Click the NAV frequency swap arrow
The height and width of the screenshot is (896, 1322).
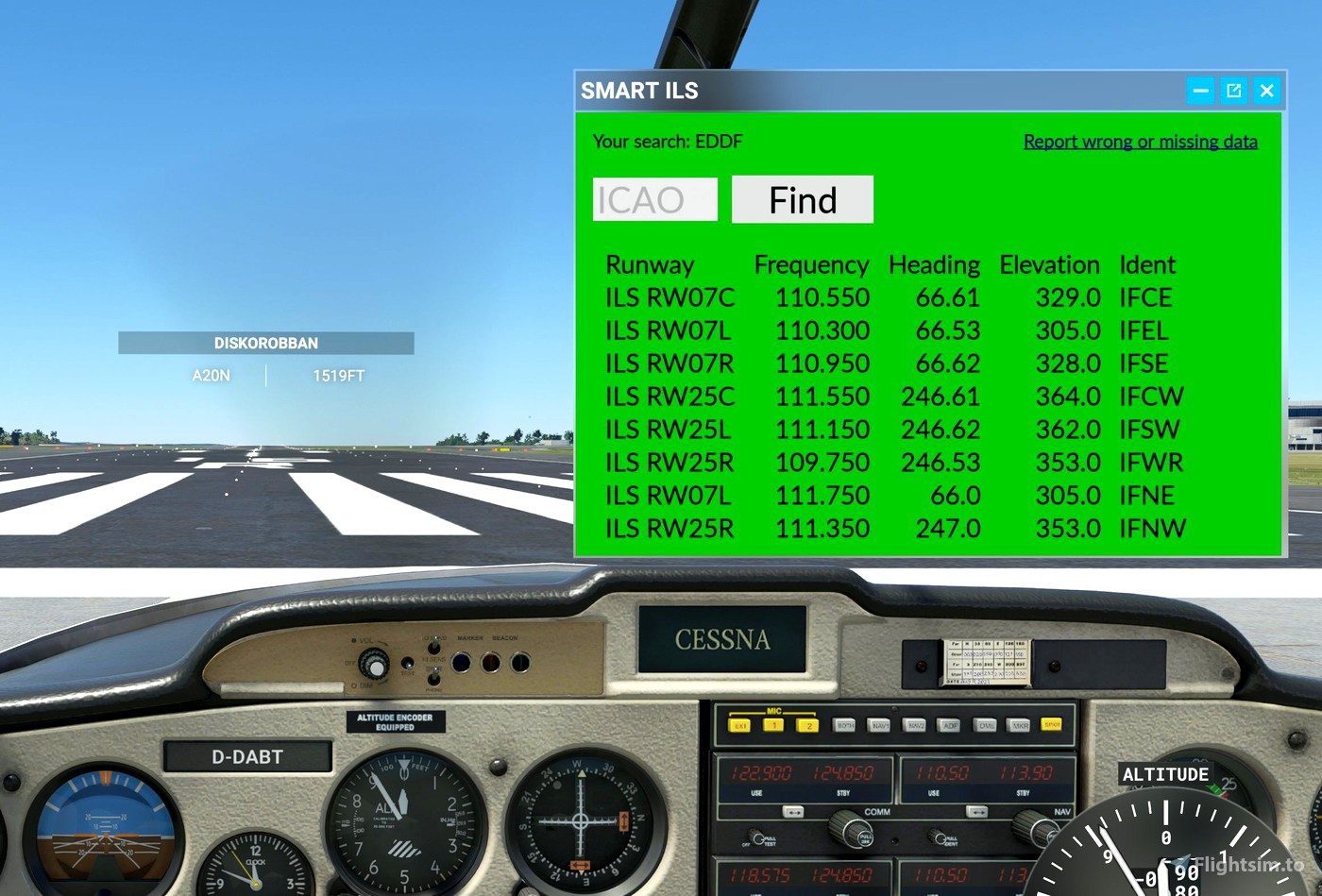(x=976, y=812)
